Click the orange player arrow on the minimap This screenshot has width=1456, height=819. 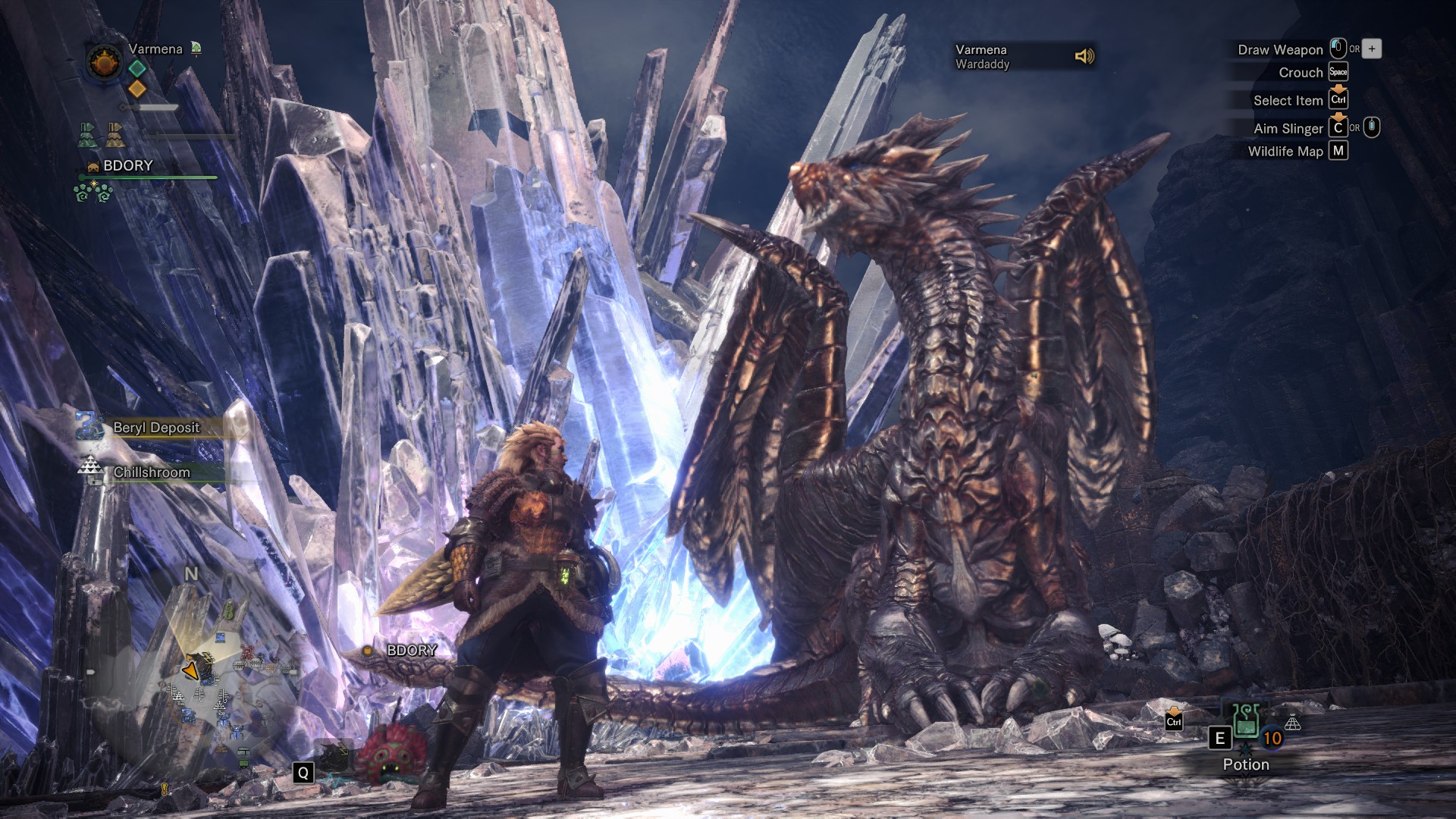(x=190, y=670)
